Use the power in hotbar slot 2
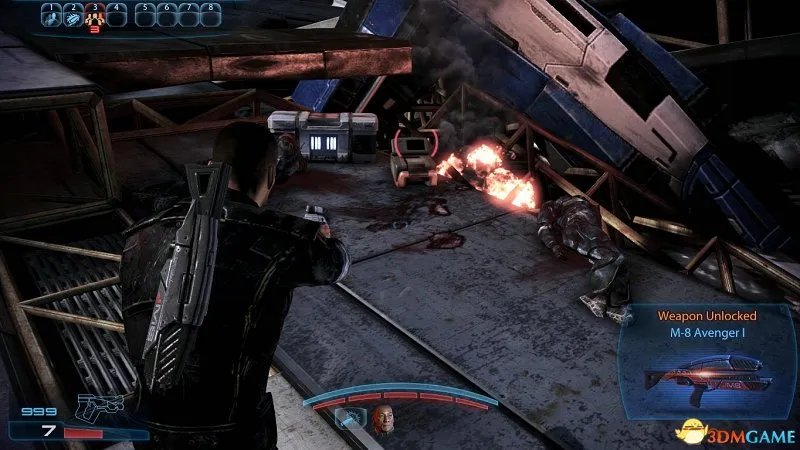The image size is (800, 450). pyautogui.click(x=74, y=16)
